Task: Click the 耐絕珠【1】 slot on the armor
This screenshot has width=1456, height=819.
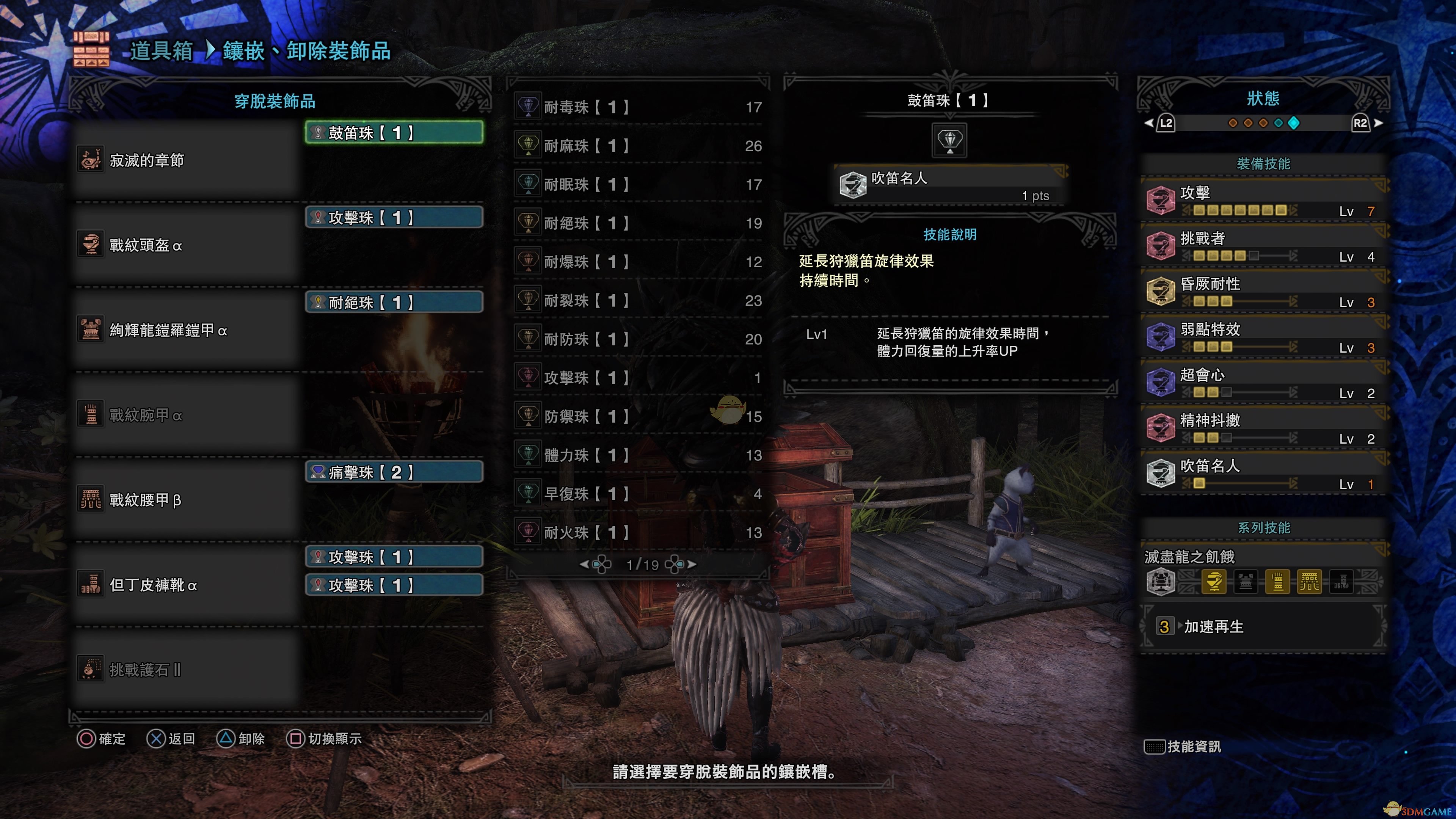Action: coord(394,303)
